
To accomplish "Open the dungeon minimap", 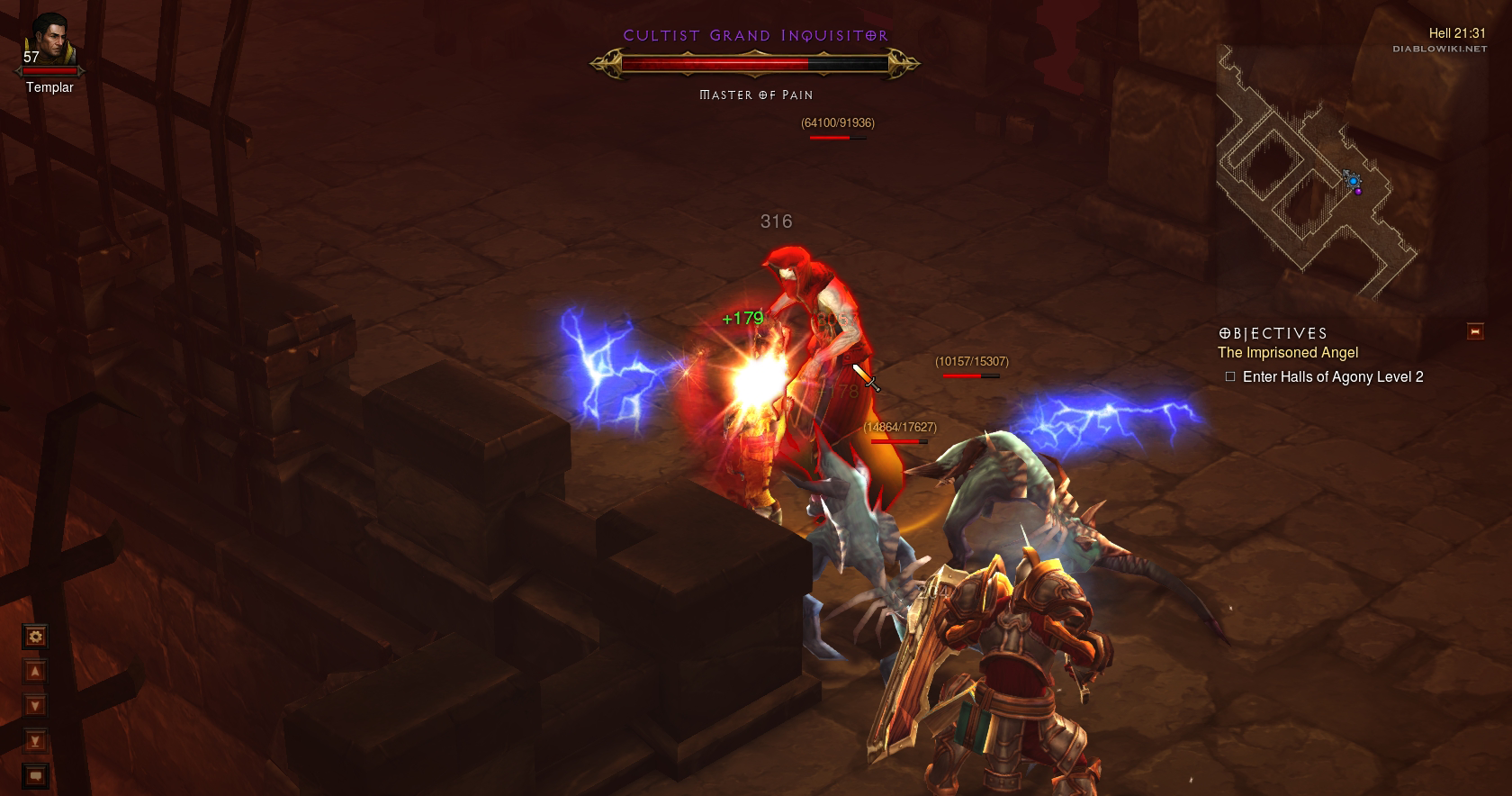I will pyautogui.click(x=1315, y=173).
